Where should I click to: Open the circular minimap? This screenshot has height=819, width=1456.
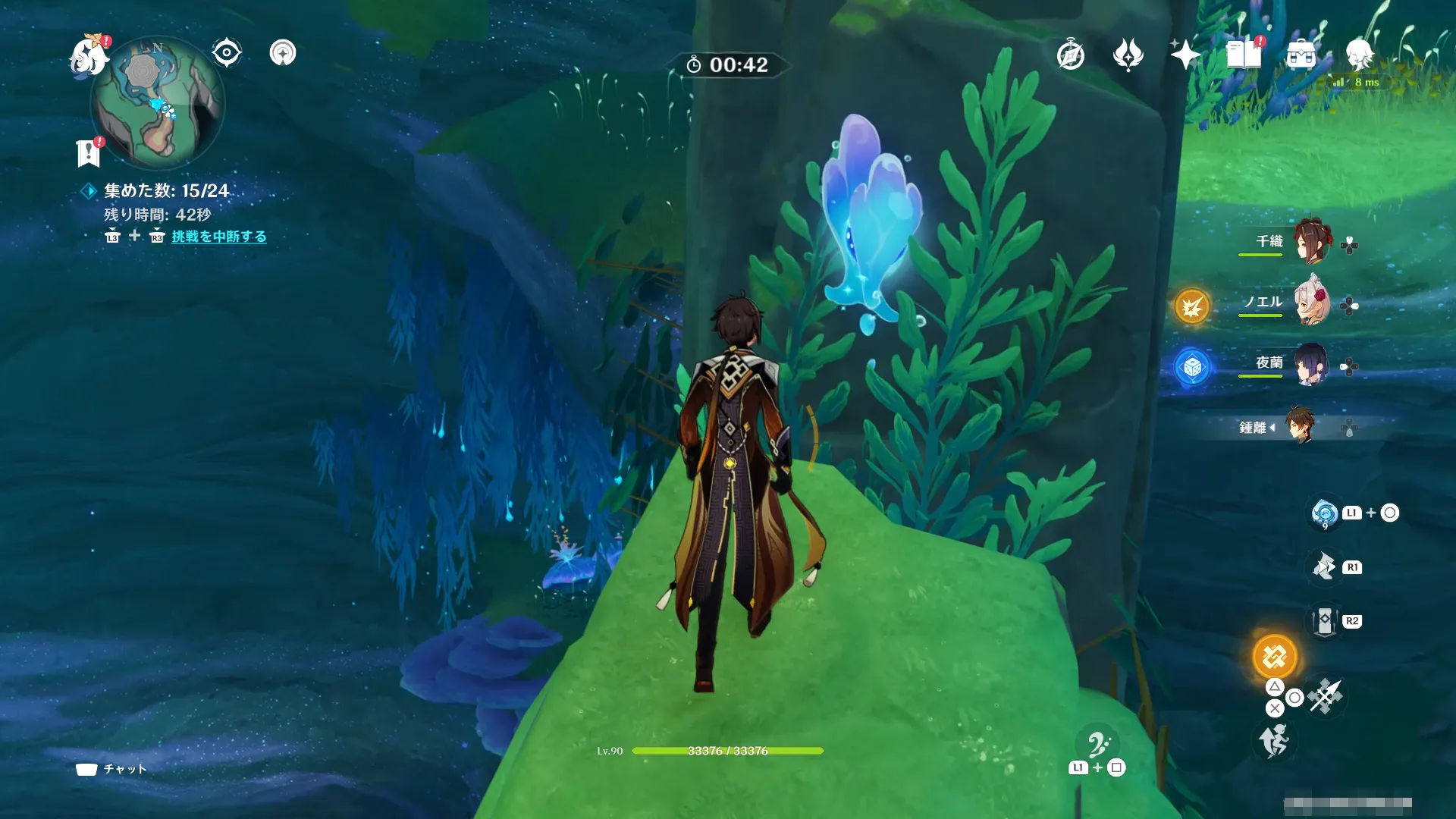pos(157,103)
